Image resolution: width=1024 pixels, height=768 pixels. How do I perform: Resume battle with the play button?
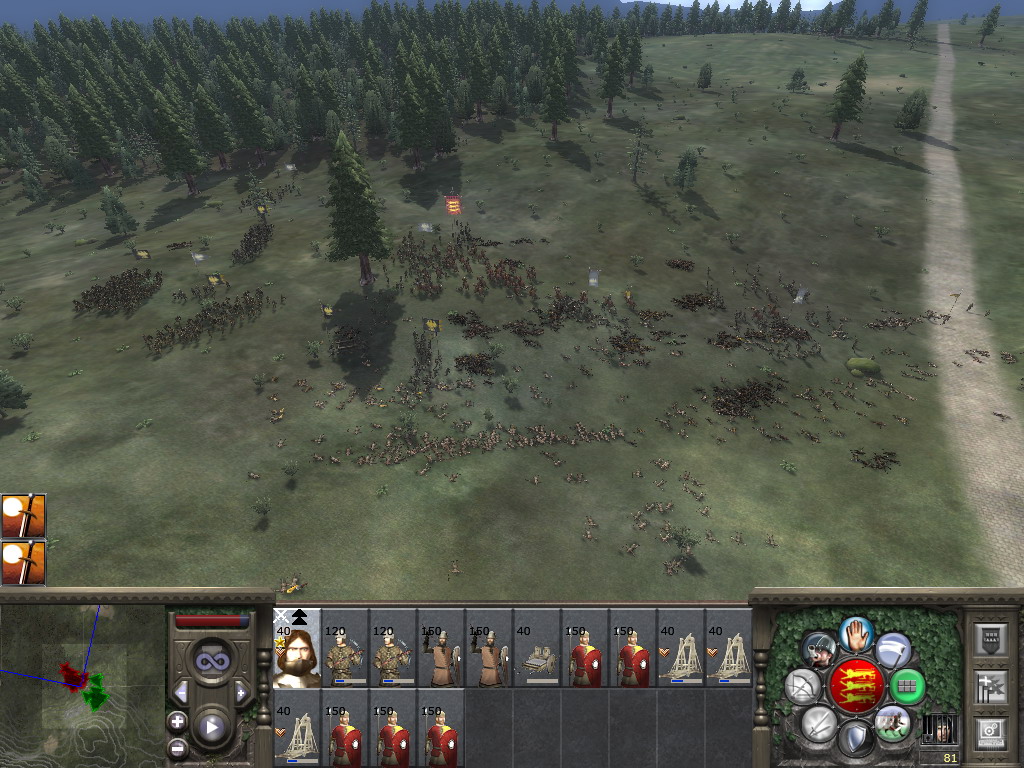211,727
